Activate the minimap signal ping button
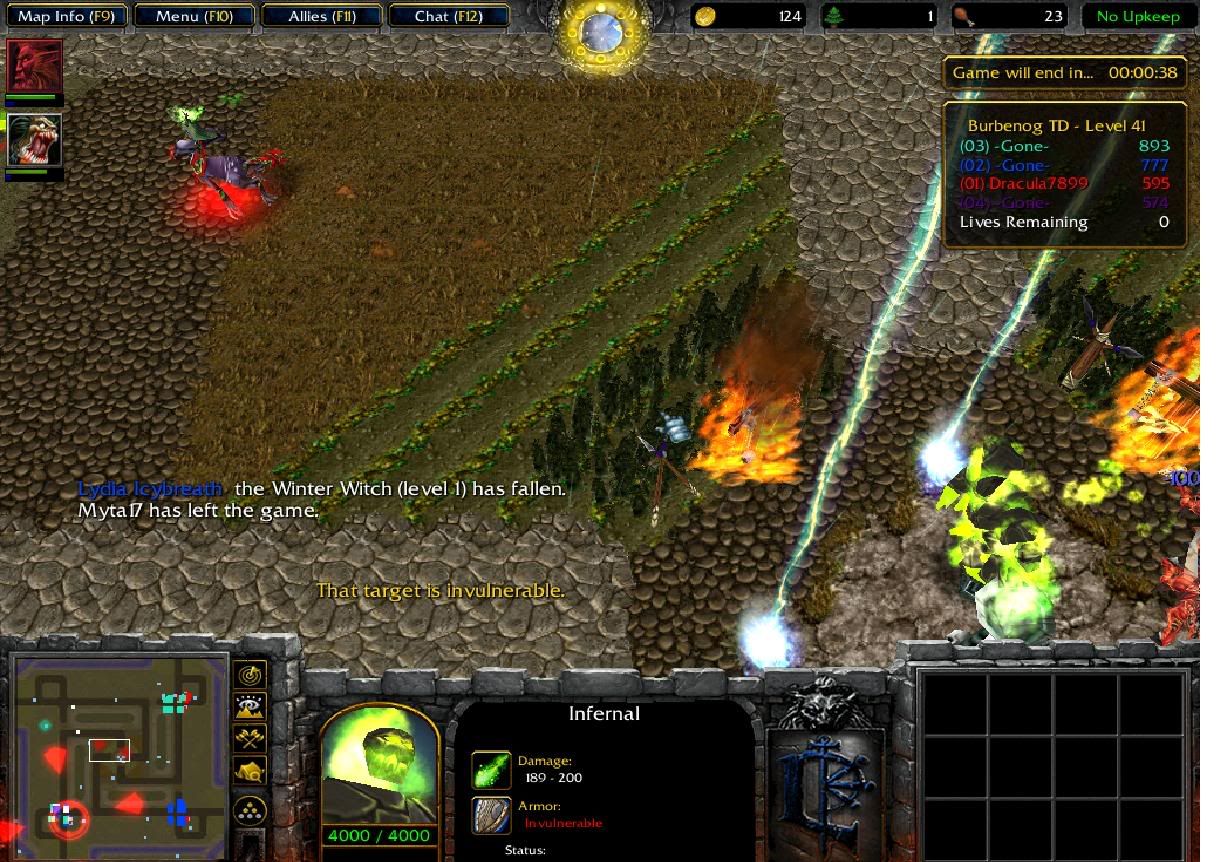1217x862 pixels. click(249, 675)
